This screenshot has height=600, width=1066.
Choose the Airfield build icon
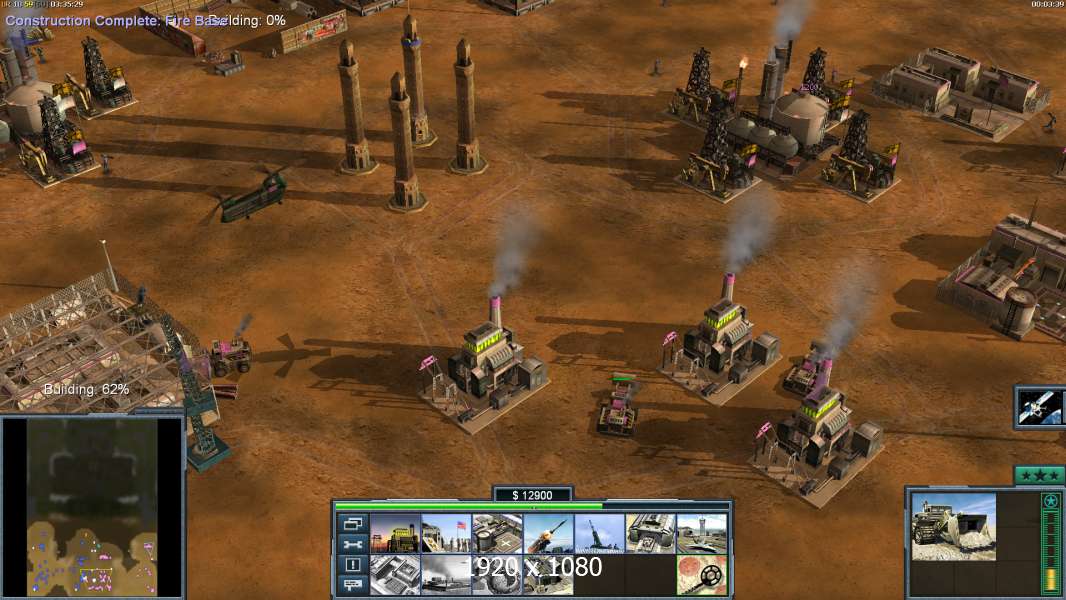[x=701, y=534]
